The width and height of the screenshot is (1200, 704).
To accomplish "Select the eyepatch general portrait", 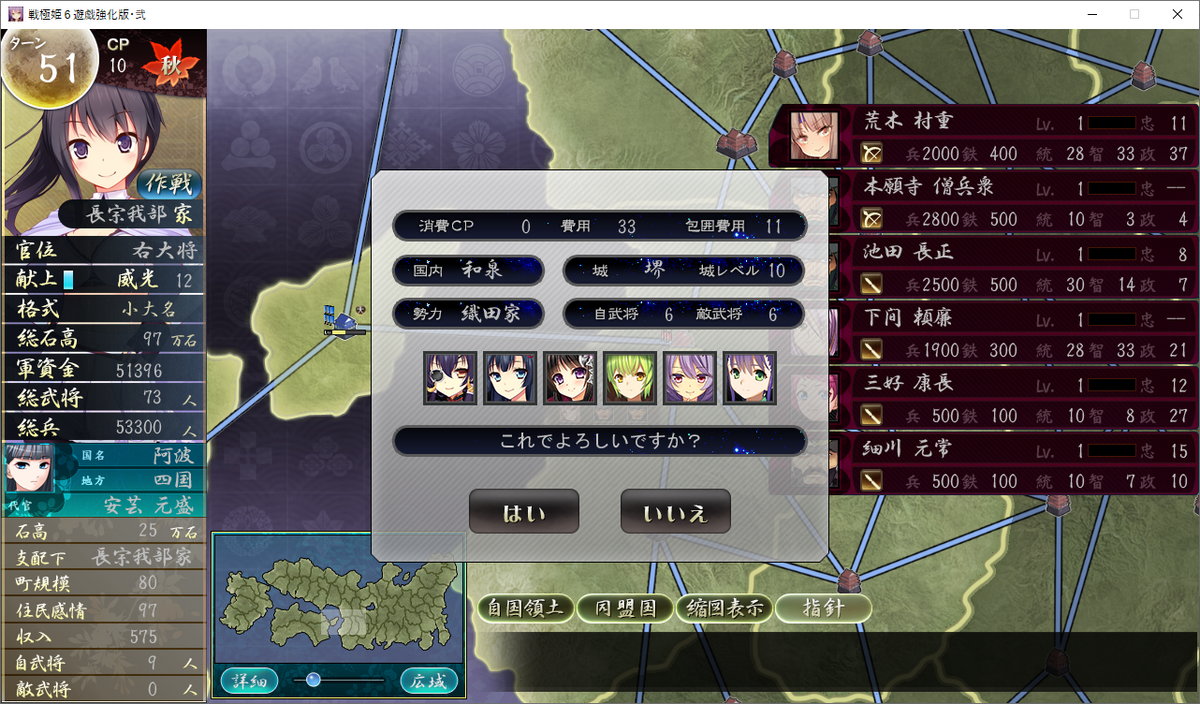I will pos(450,378).
